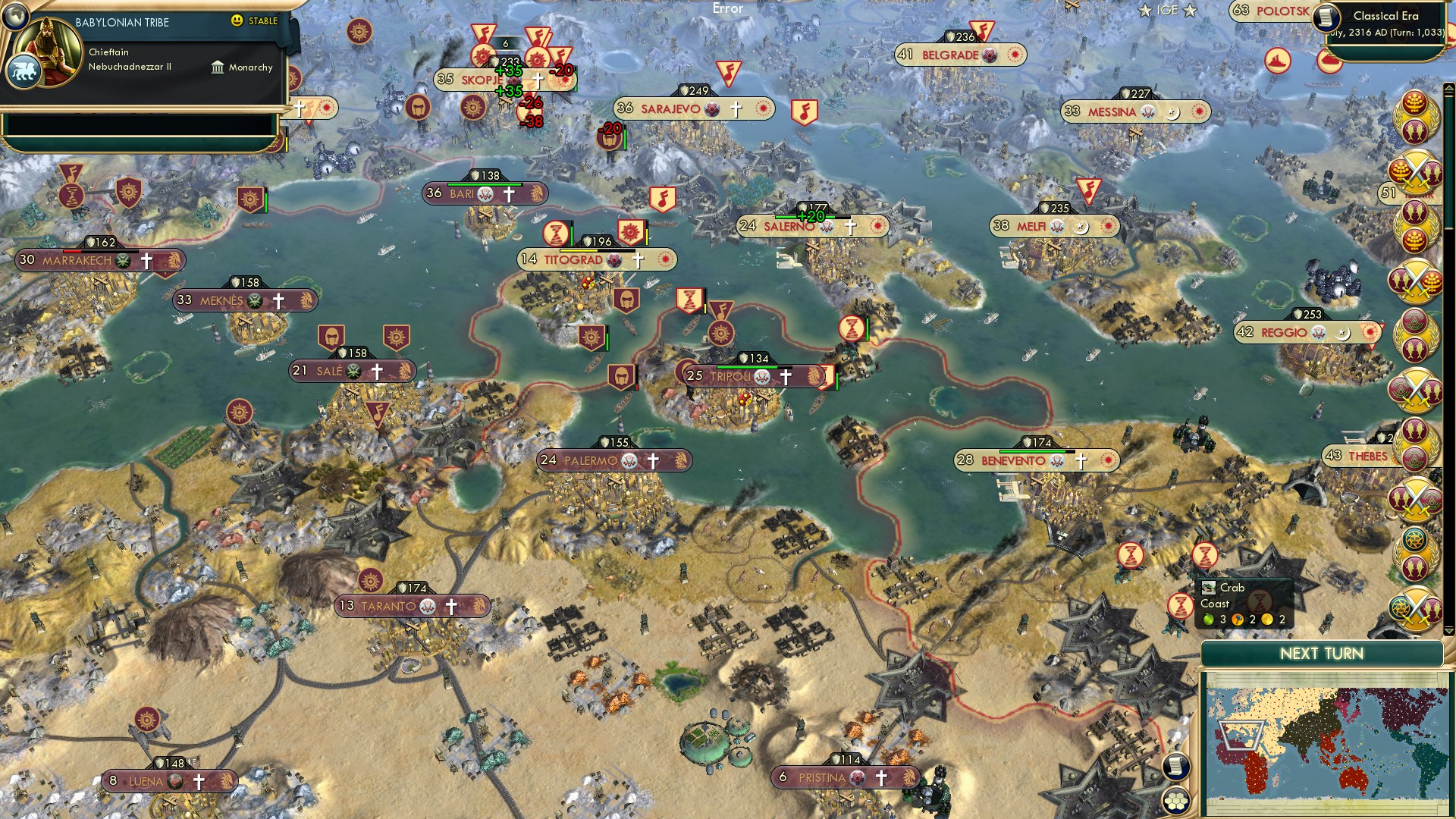Click the occupied city icon on Tripoli's banner

tap(761, 376)
